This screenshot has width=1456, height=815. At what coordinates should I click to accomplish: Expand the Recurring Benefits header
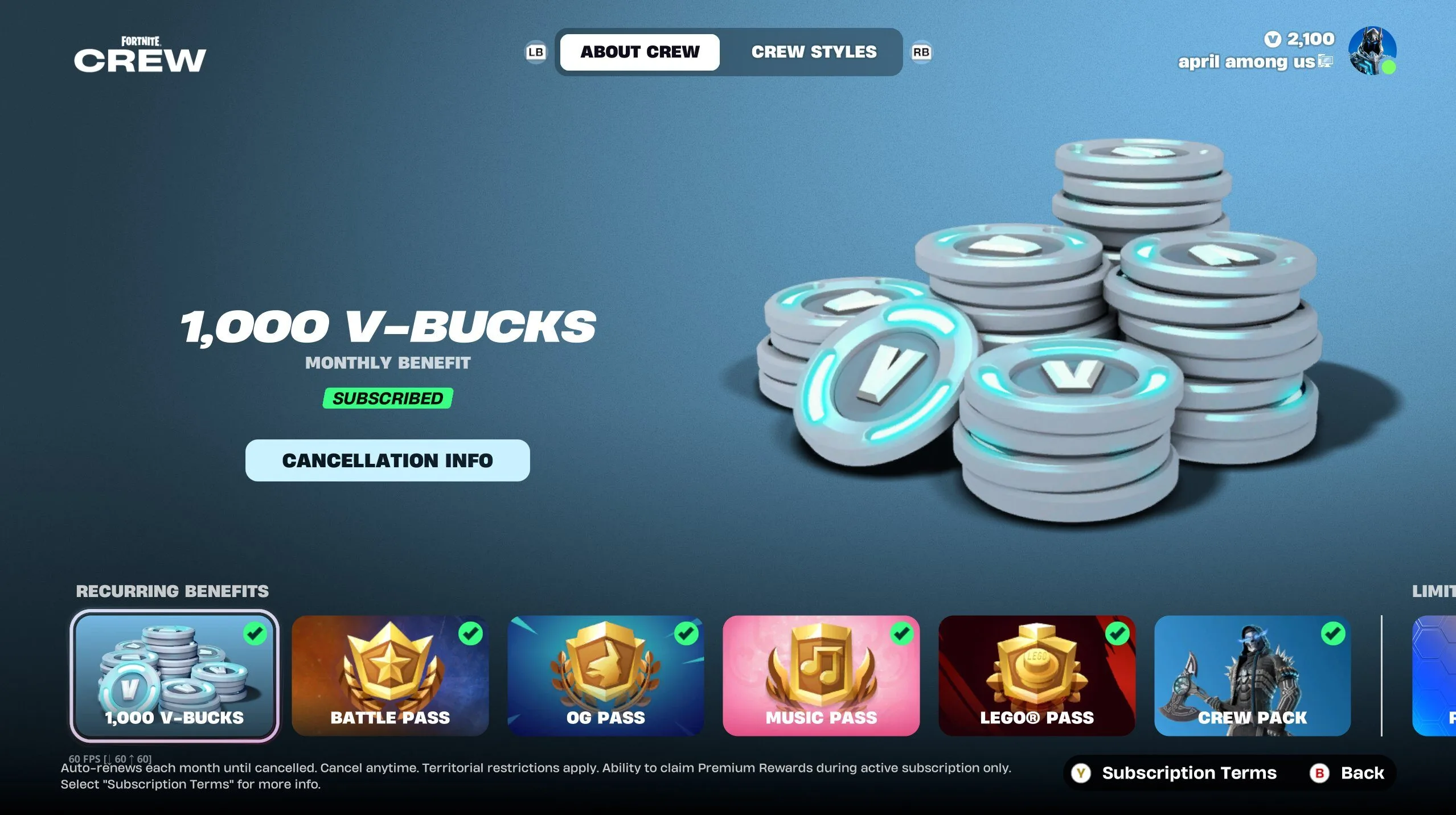click(x=172, y=592)
